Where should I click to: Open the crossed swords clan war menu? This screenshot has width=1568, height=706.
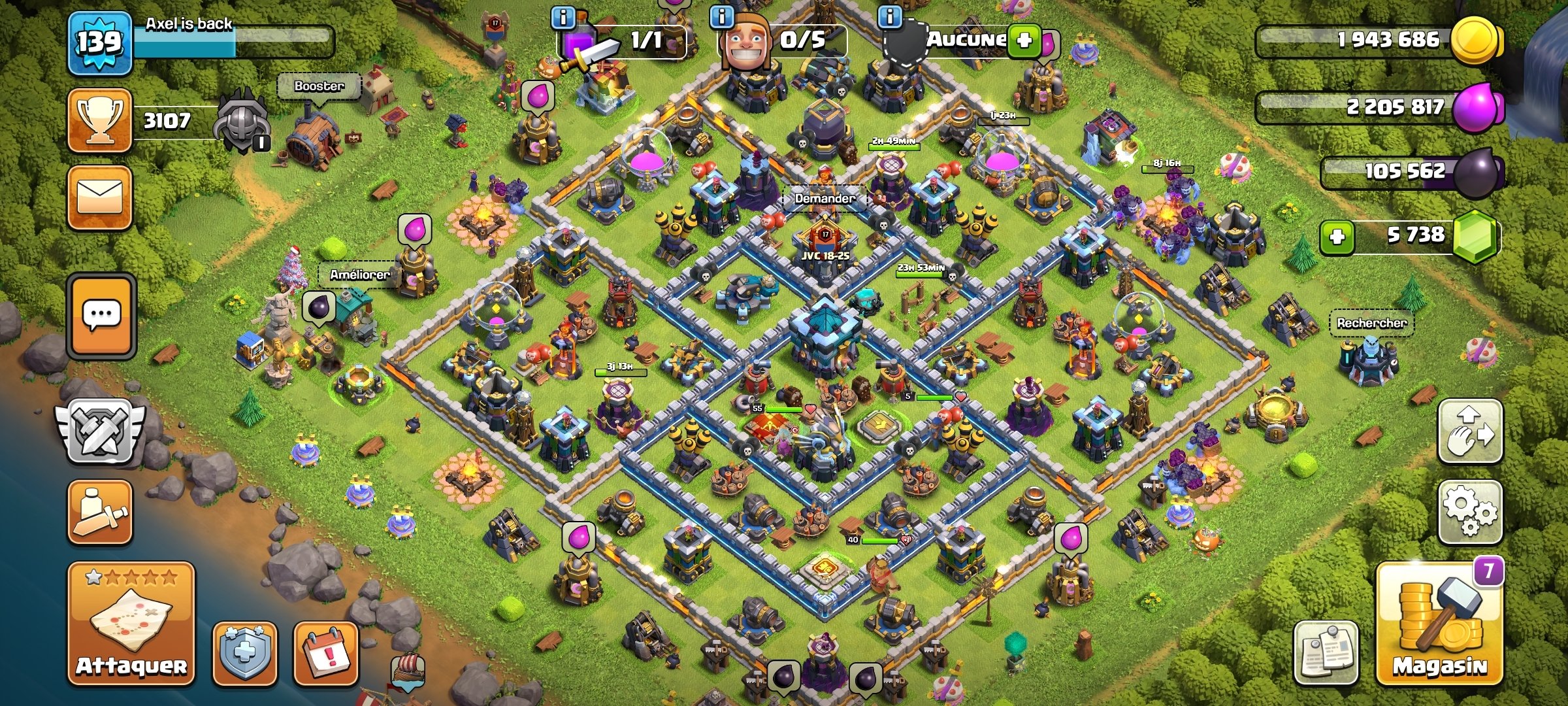tap(100, 431)
